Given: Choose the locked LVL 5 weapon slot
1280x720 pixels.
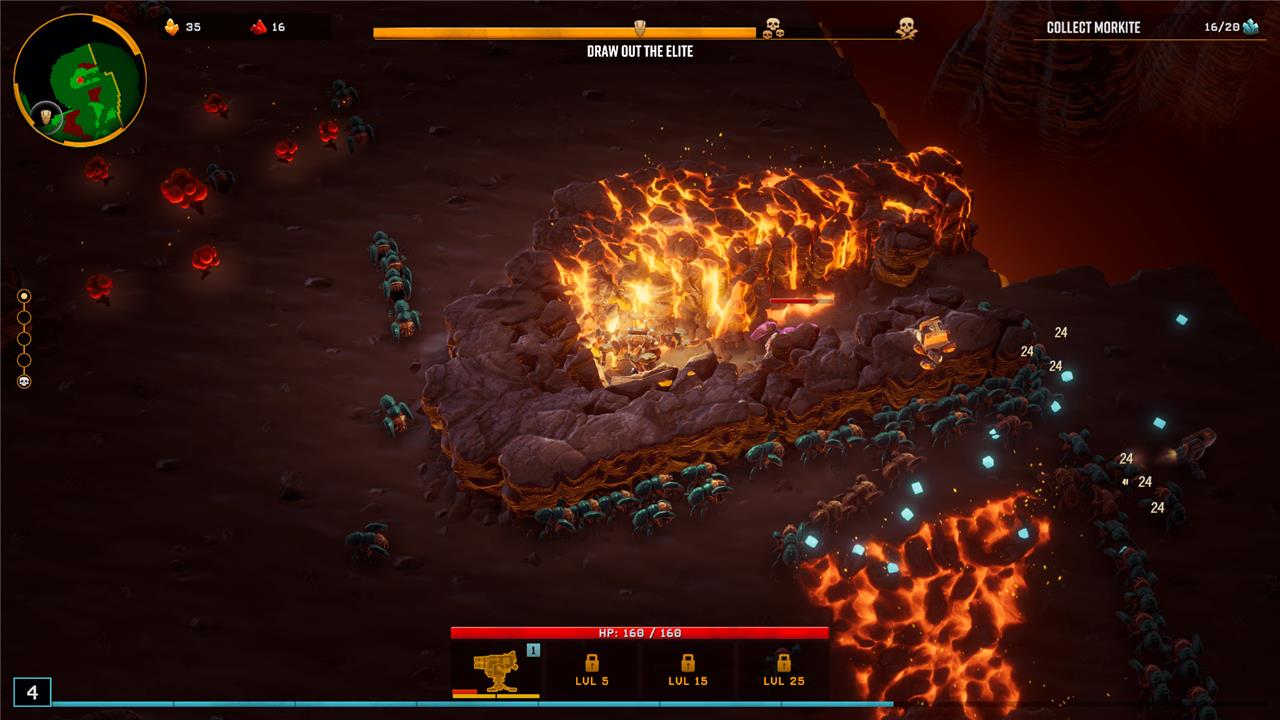Looking at the screenshot, I should [x=592, y=670].
